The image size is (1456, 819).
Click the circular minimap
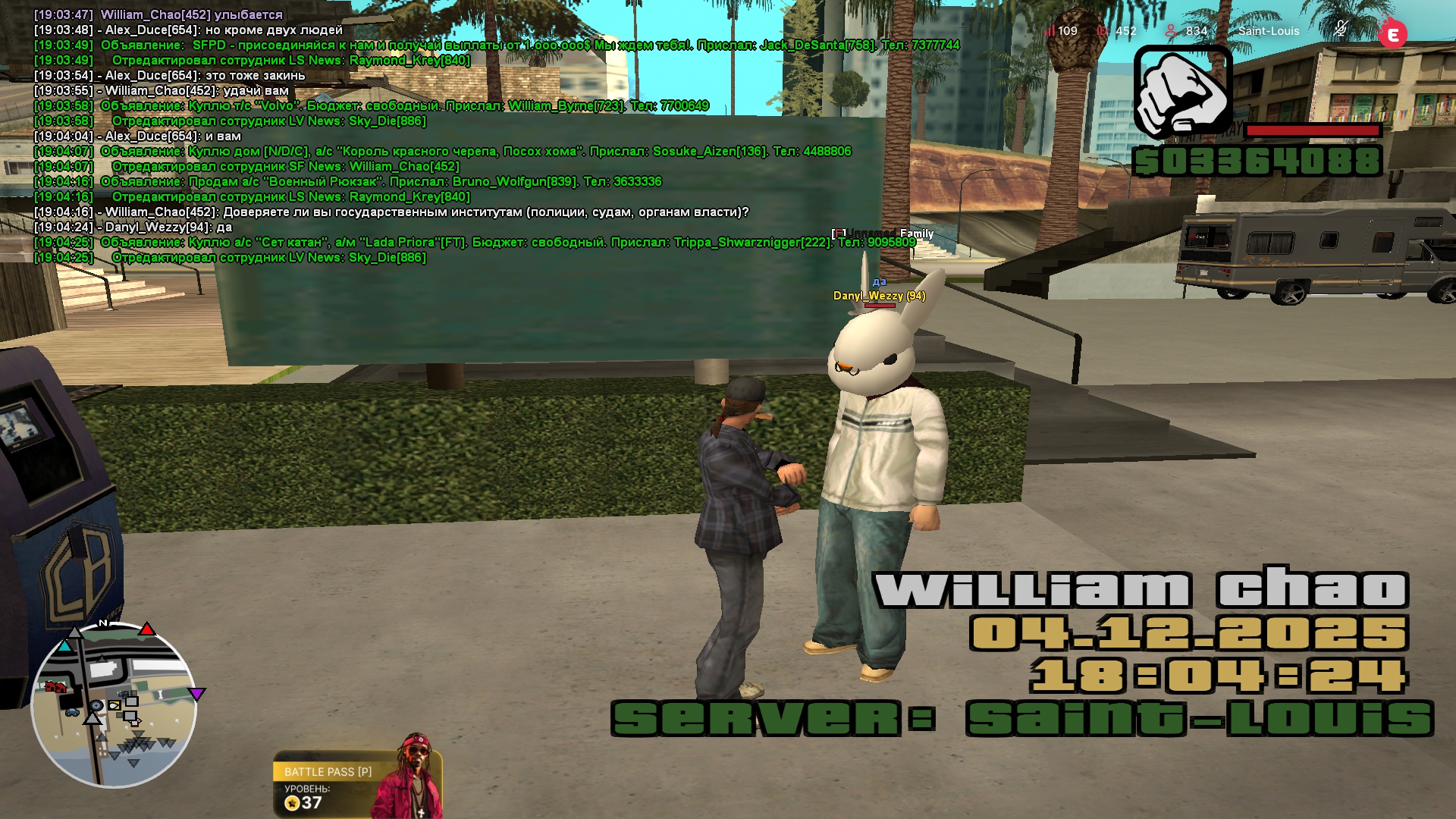(114, 705)
